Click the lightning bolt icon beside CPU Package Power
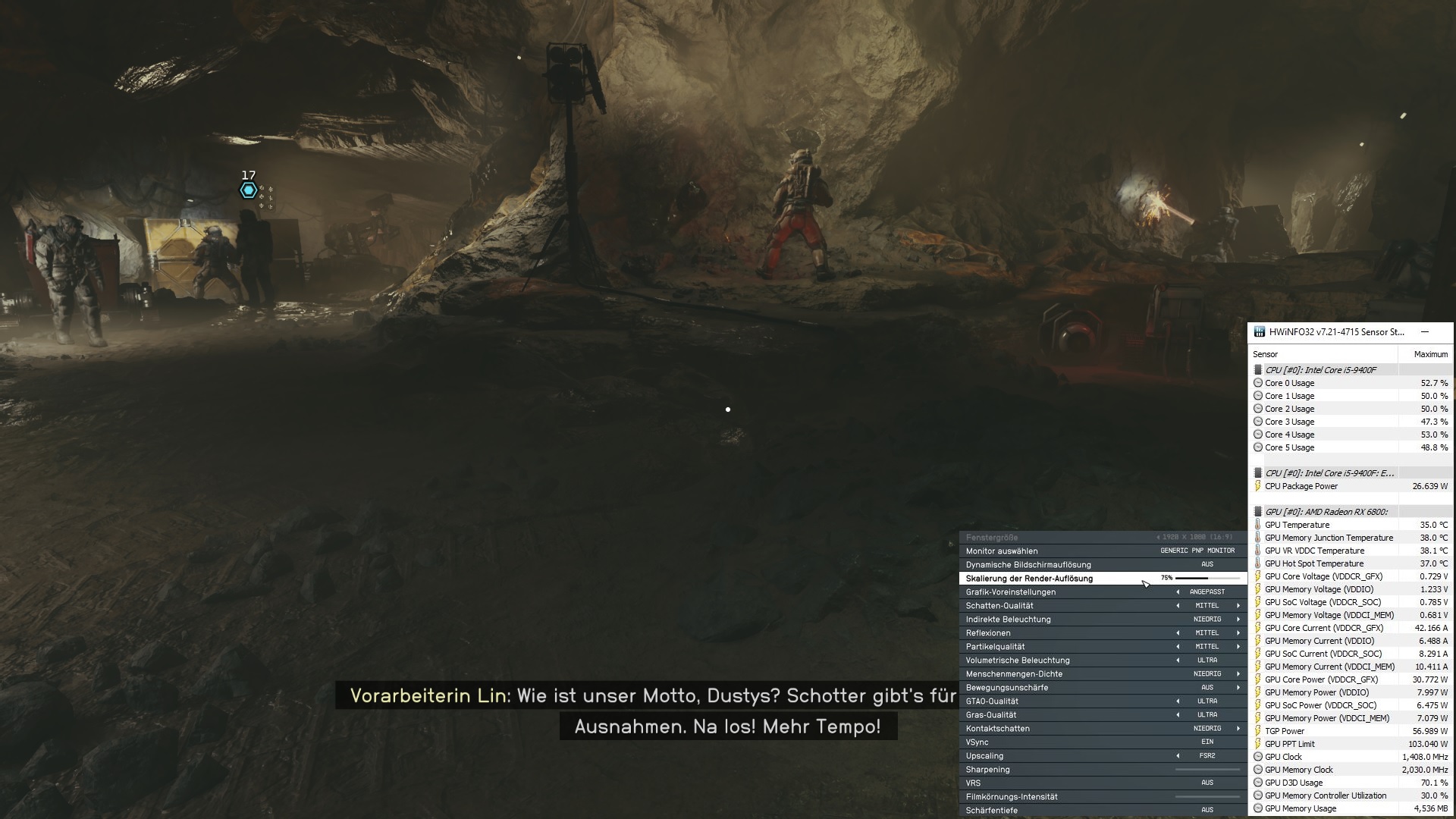Image resolution: width=1456 pixels, height=819 pixels. click(1258, 485)
